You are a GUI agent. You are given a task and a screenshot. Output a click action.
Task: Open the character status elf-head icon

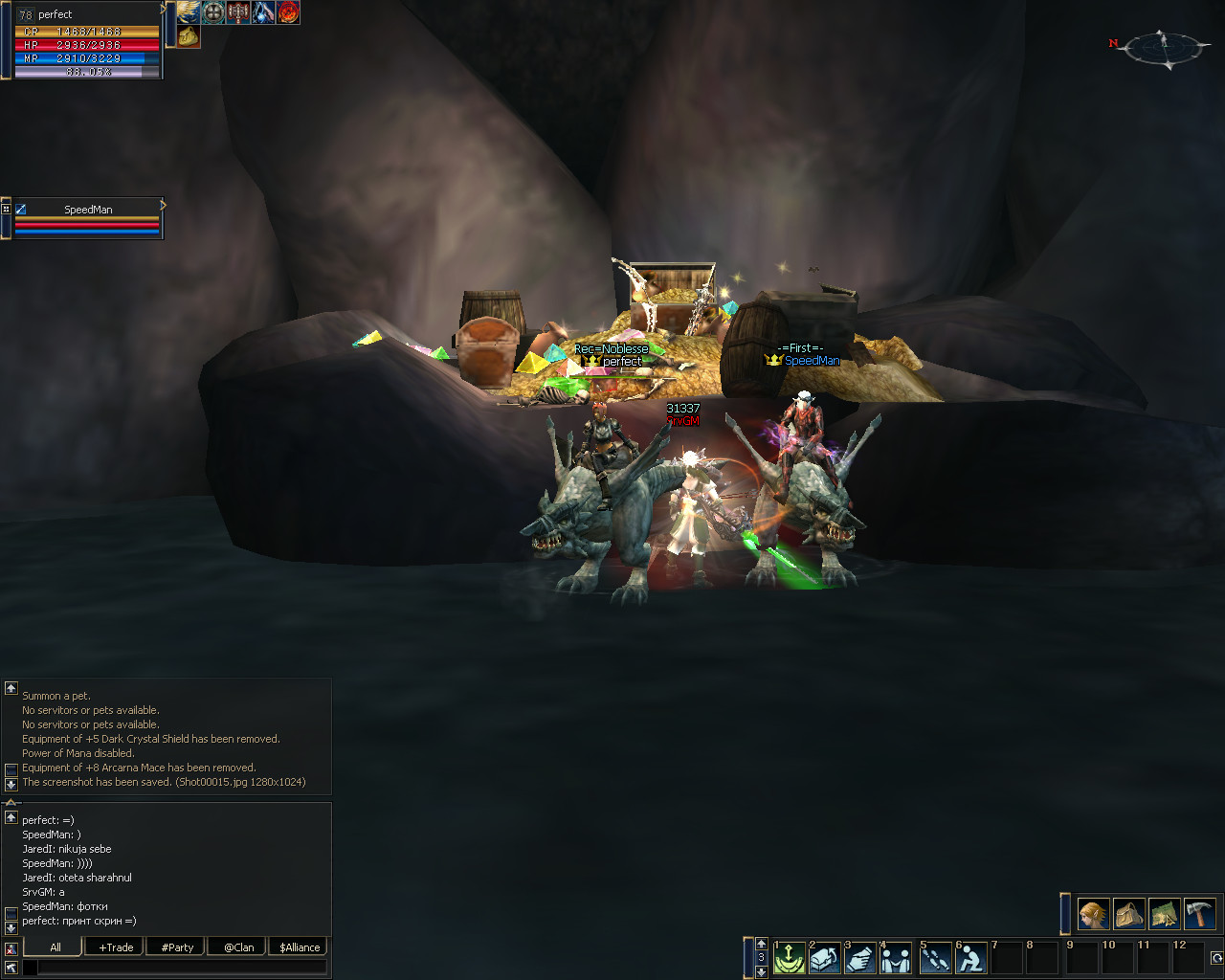pos(1094,914)
